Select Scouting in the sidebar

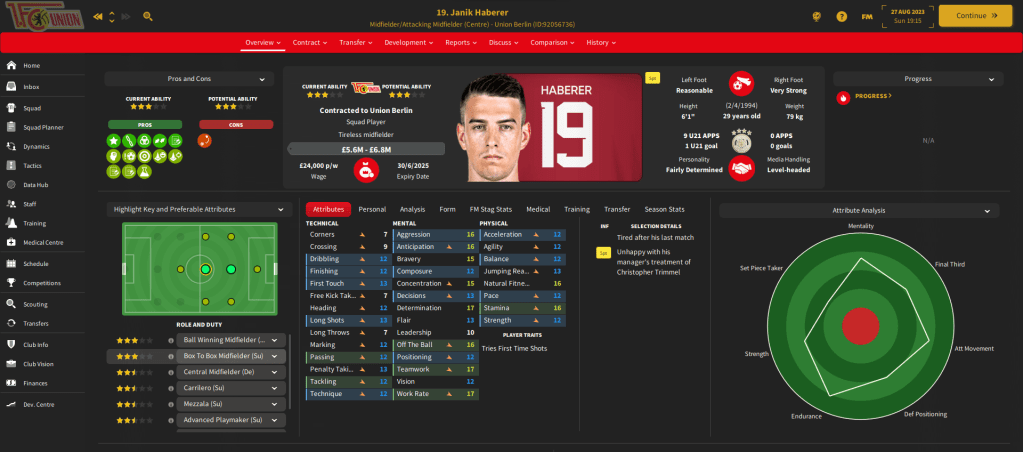click(x=35, y=304)
